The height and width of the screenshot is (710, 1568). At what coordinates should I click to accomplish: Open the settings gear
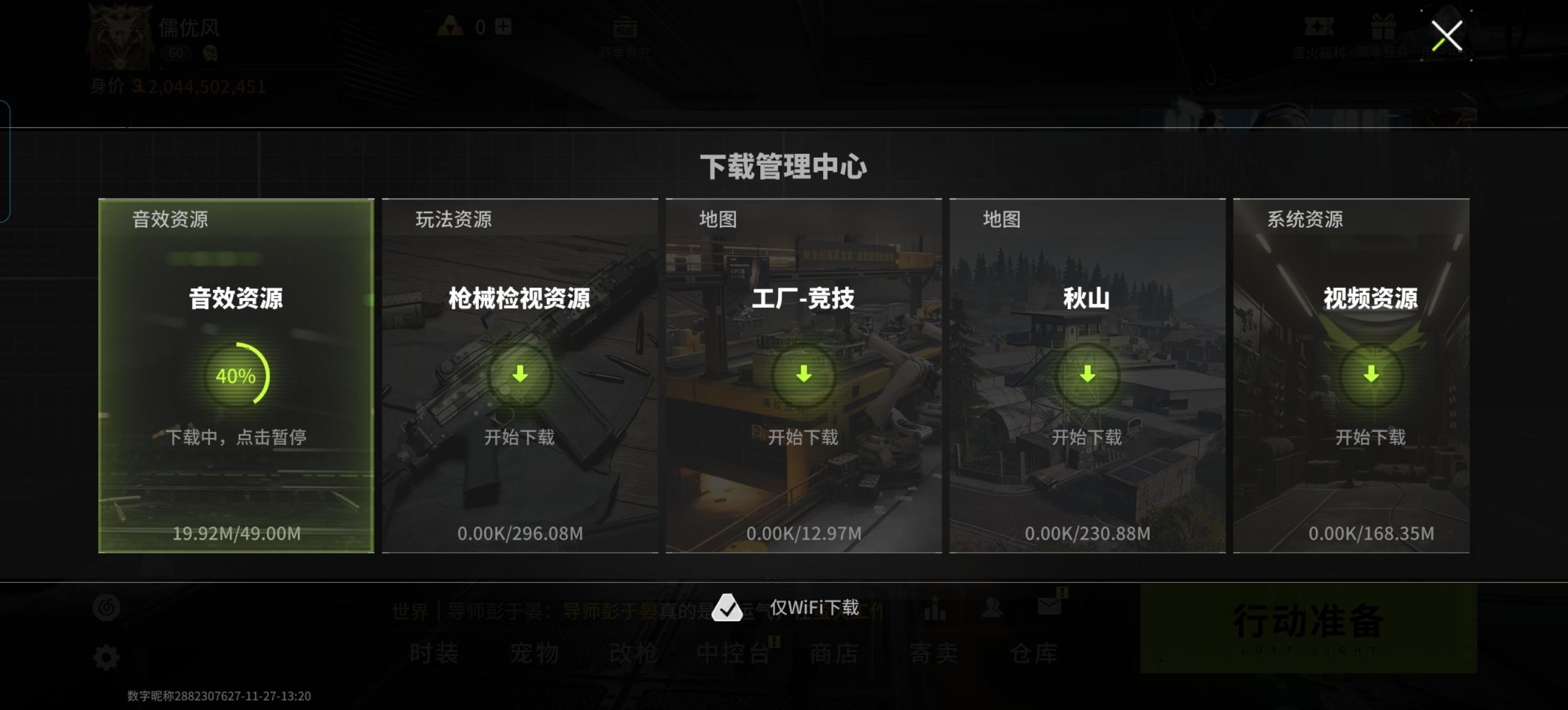[x=107, y=656]
